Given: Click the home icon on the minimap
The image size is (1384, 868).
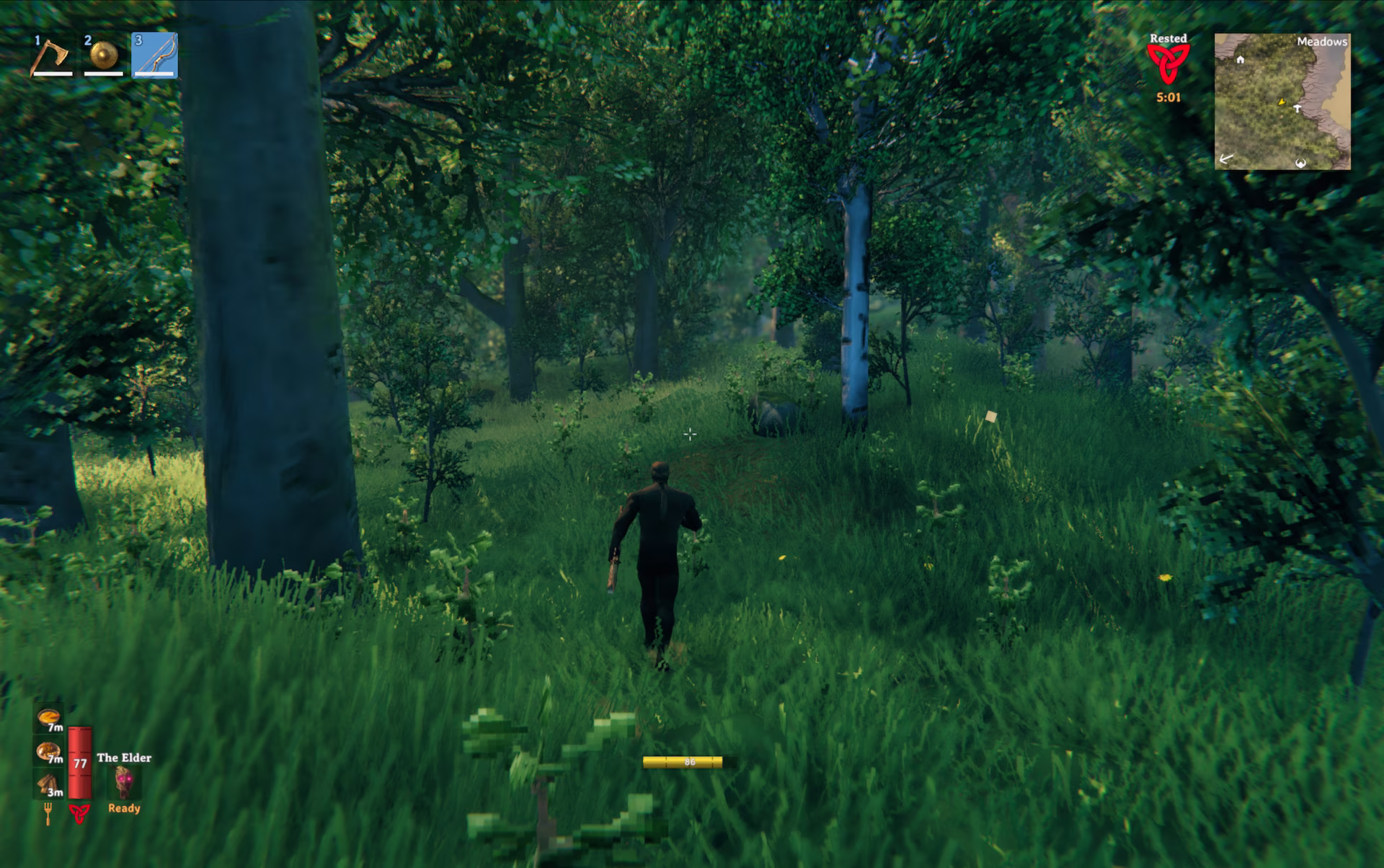Looking at the screenshot, I should 1240,61.
